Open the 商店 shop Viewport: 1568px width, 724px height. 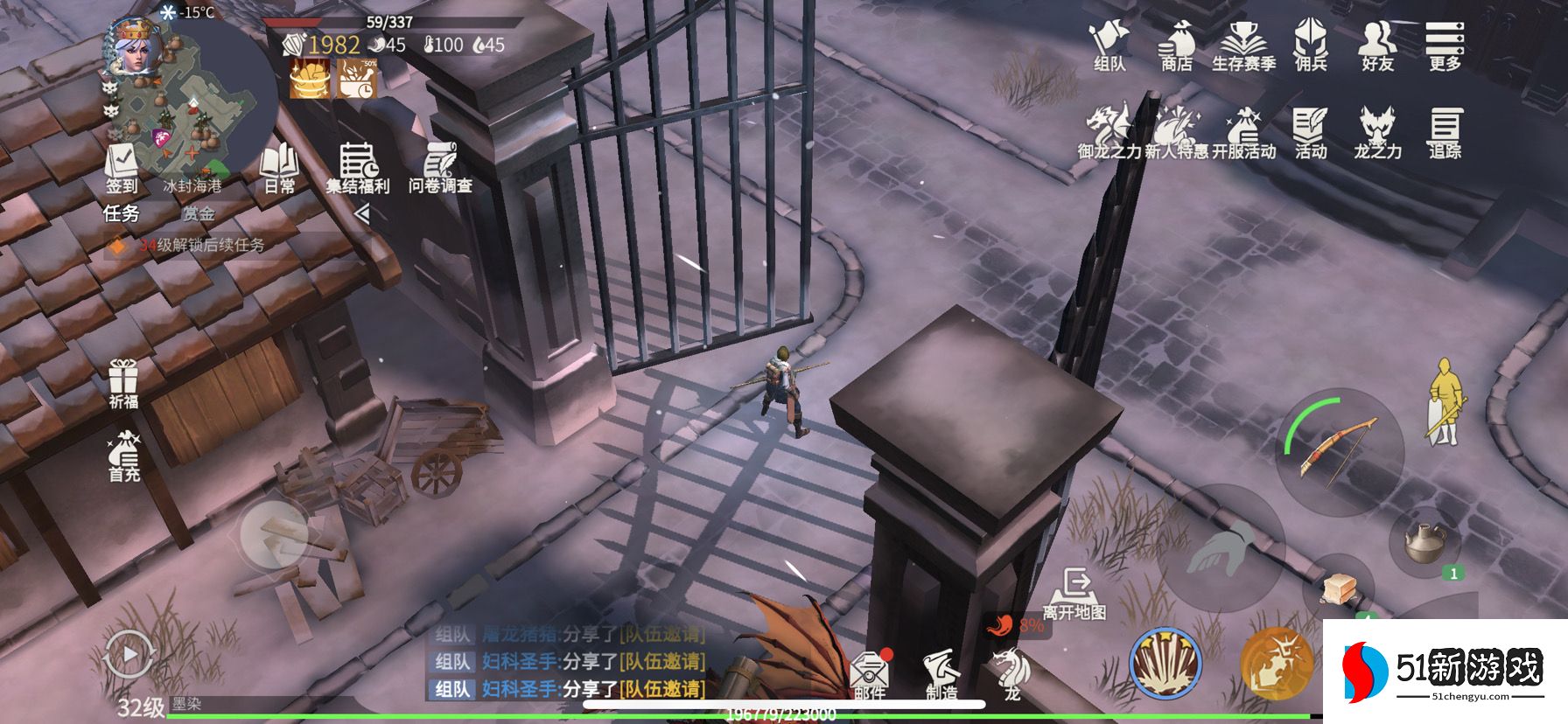pyautogui.click(x=1176, y=44)
